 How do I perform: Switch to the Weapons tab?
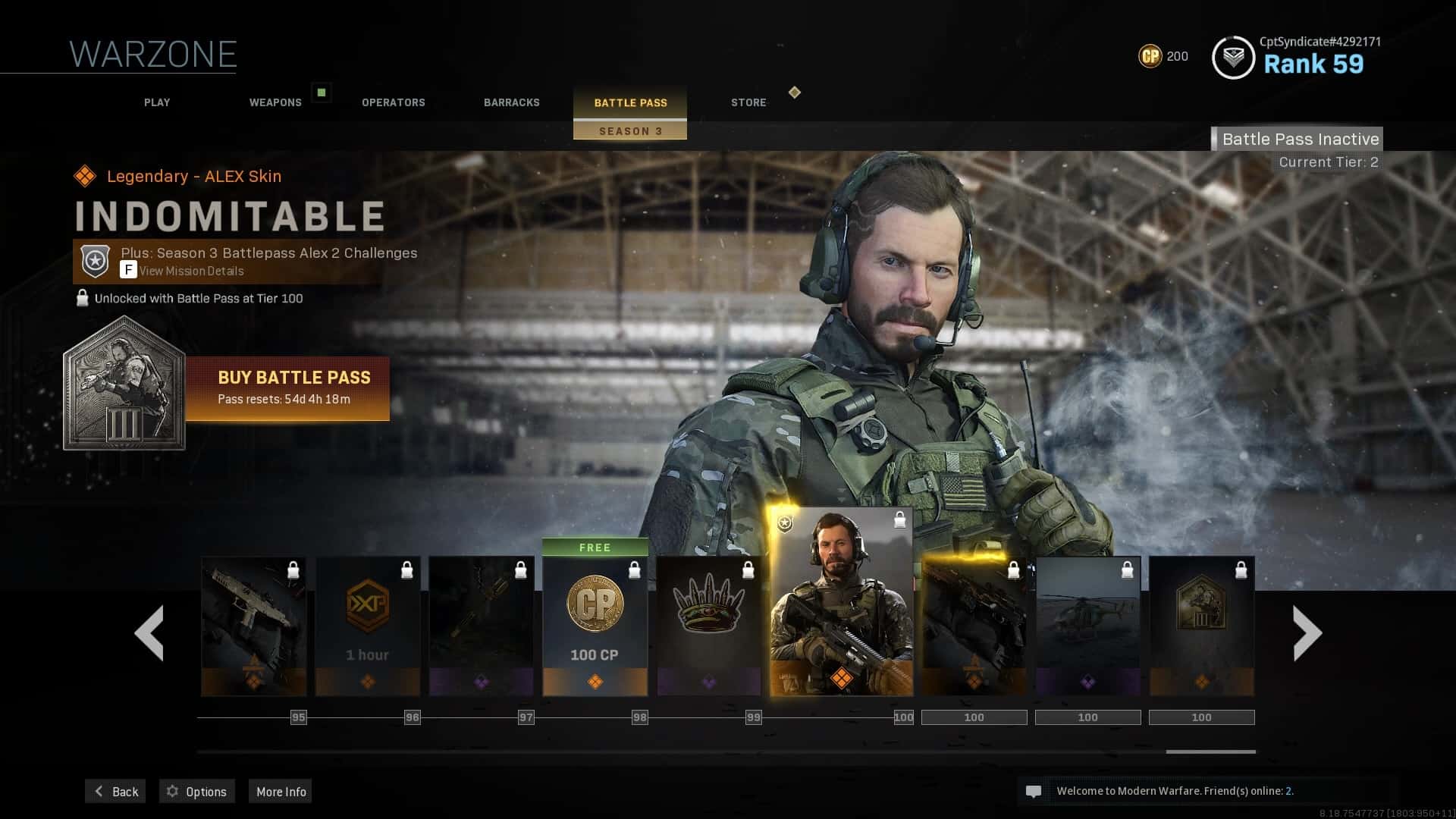click(275, 102)
